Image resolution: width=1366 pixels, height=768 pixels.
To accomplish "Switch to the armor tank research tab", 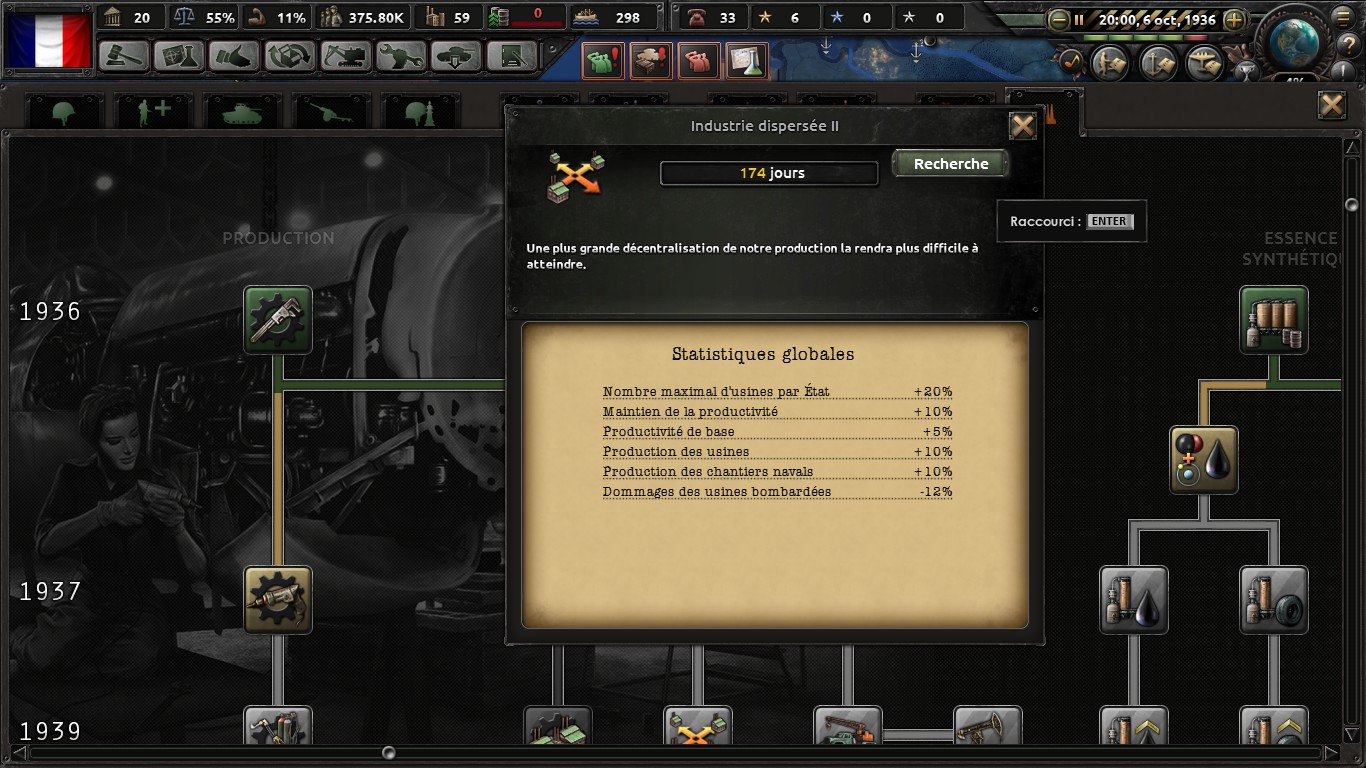I will click(x=240, y=113).
